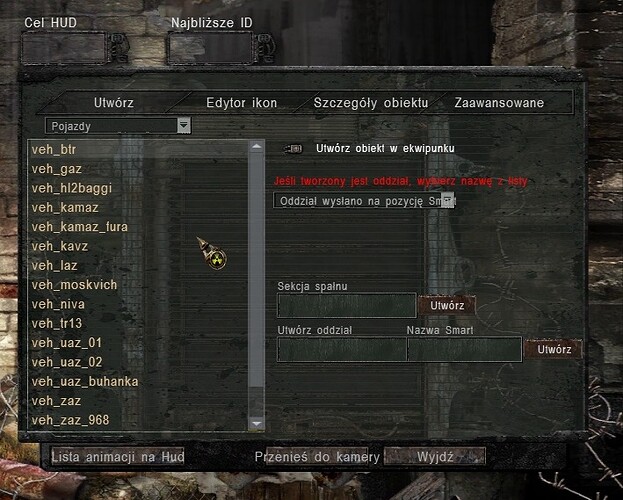Click Utwórz button beside Nazwa Smart
The width and height of the screenshot is (623, 500).
554,349
